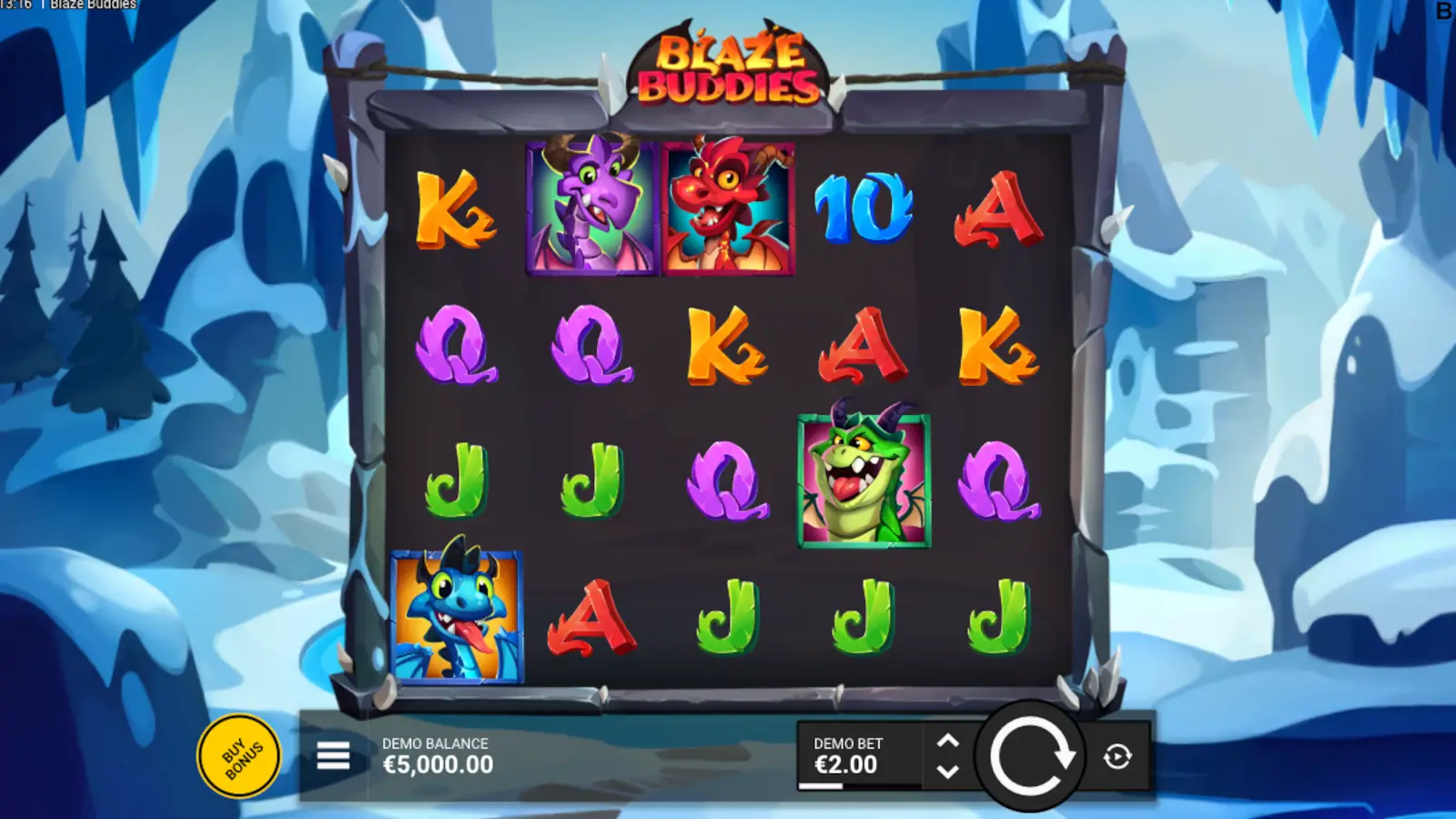Decrease the bet with the down arrow
The height and width of the screenshot is (819, 1456).
[948, 773]
